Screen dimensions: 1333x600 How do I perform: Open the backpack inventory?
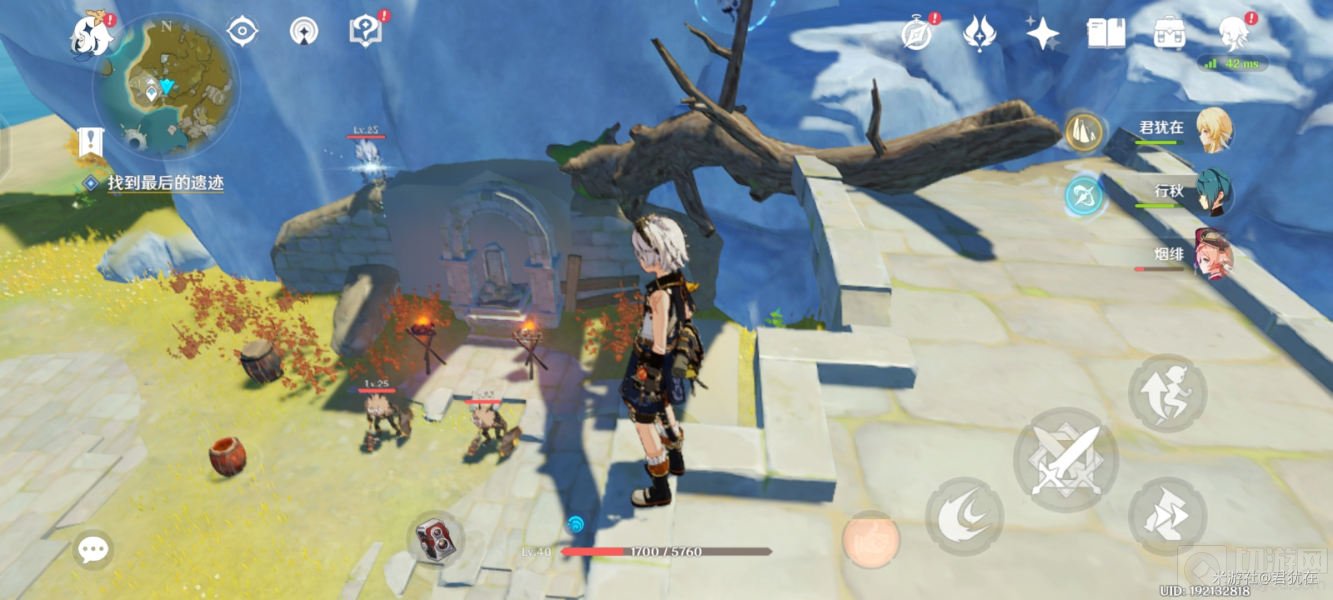pyautogui.click(x=1168, y=33)
